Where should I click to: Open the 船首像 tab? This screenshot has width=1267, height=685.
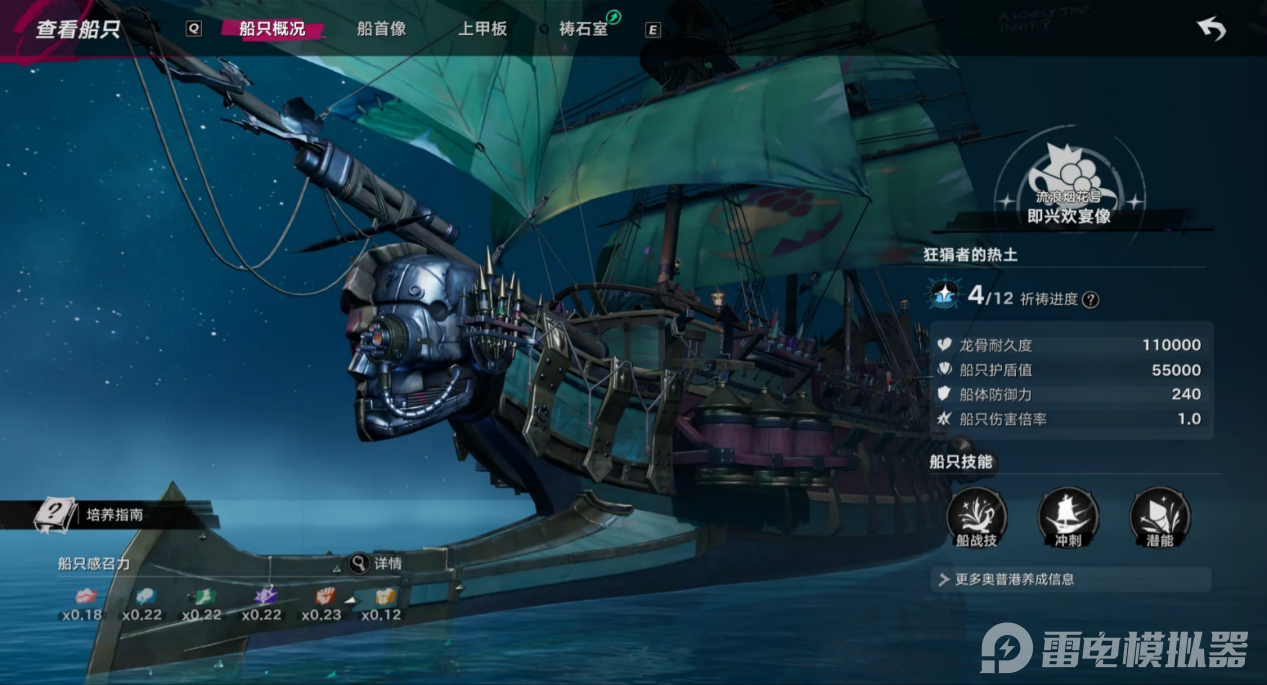coord(381,29)
